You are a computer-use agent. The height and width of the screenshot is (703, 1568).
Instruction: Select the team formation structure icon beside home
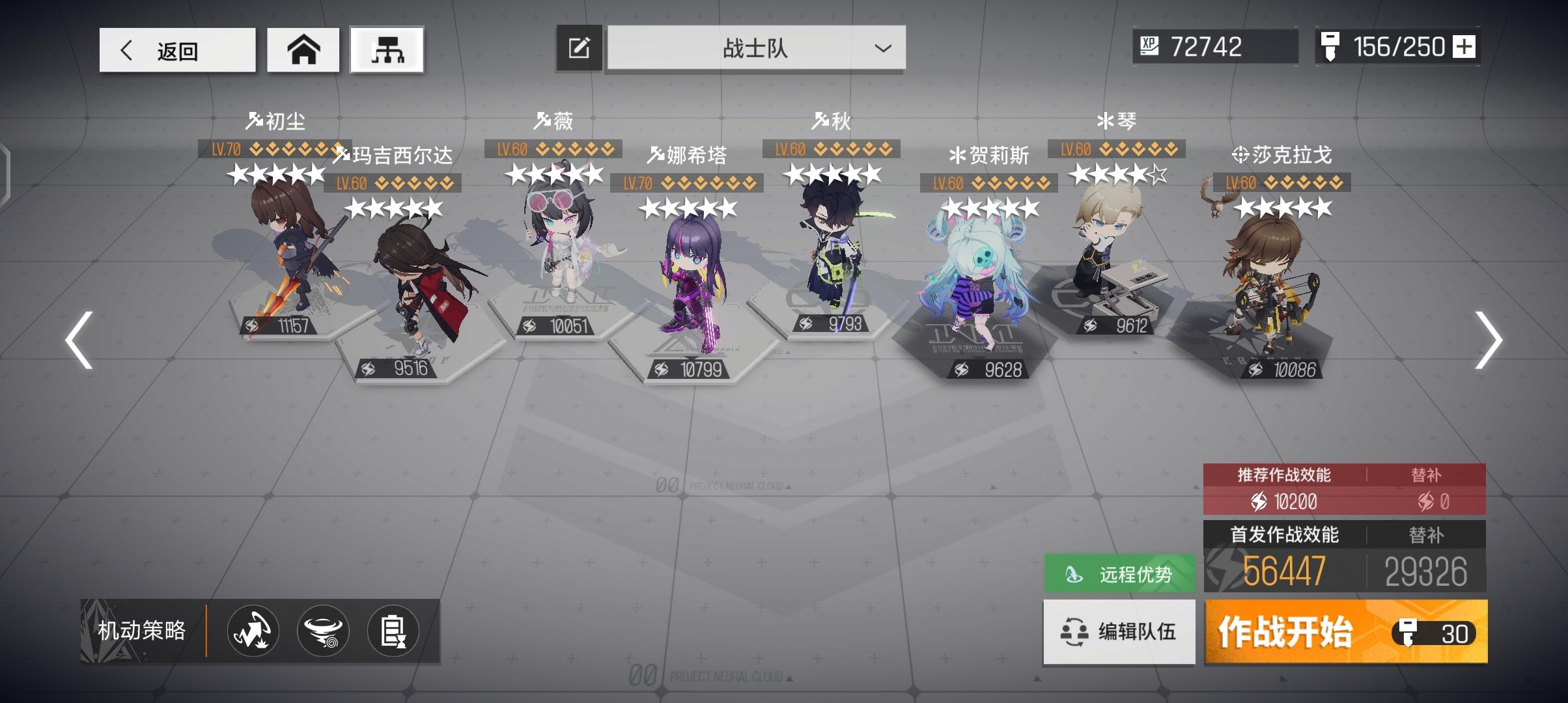387,49
